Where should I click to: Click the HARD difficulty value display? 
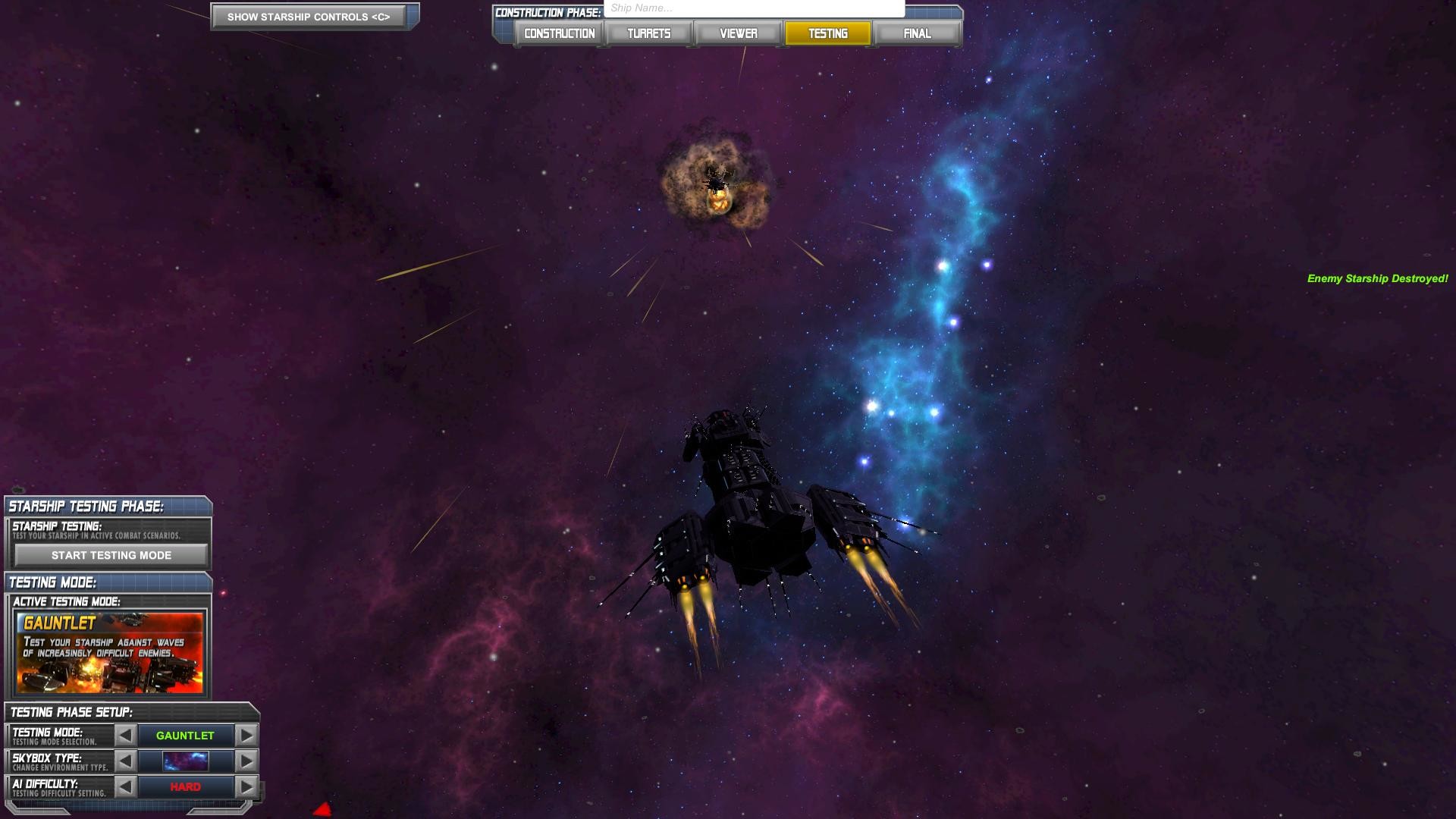(x=186, y=786)
